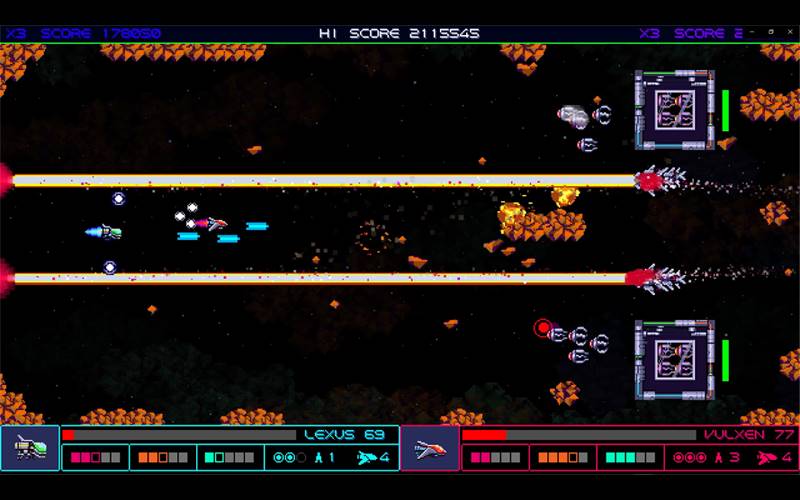Click the Vulxen ship portrait
800x500 pixels.
430,448
